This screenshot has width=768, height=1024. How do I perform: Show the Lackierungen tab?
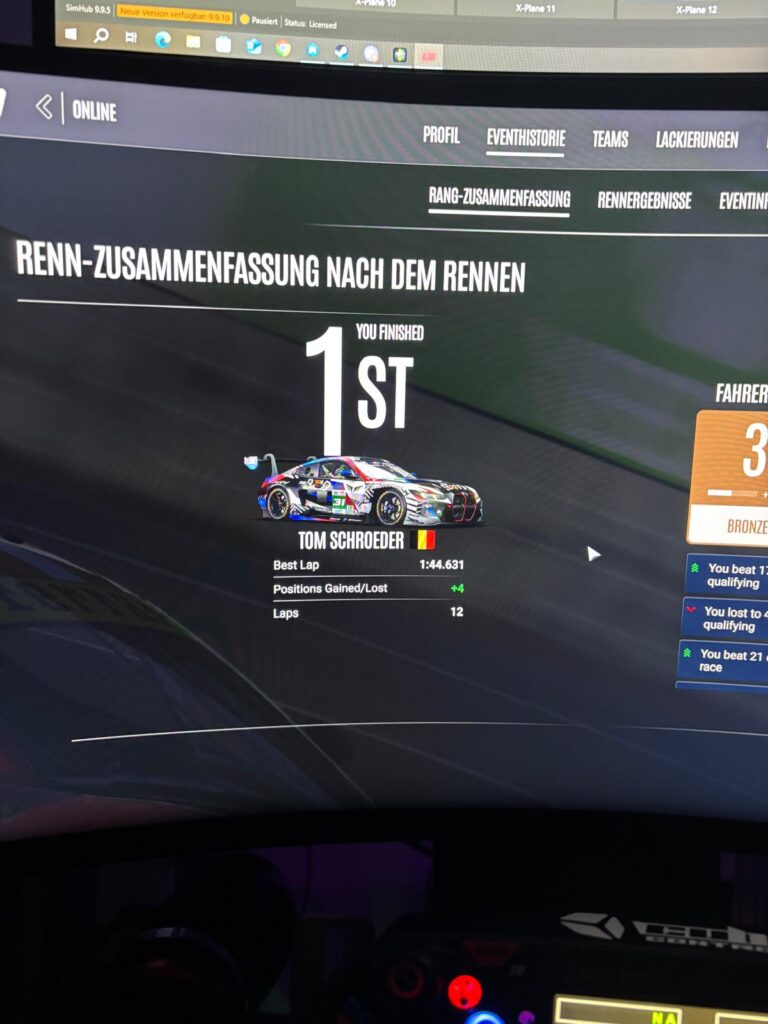pos(697,140)
